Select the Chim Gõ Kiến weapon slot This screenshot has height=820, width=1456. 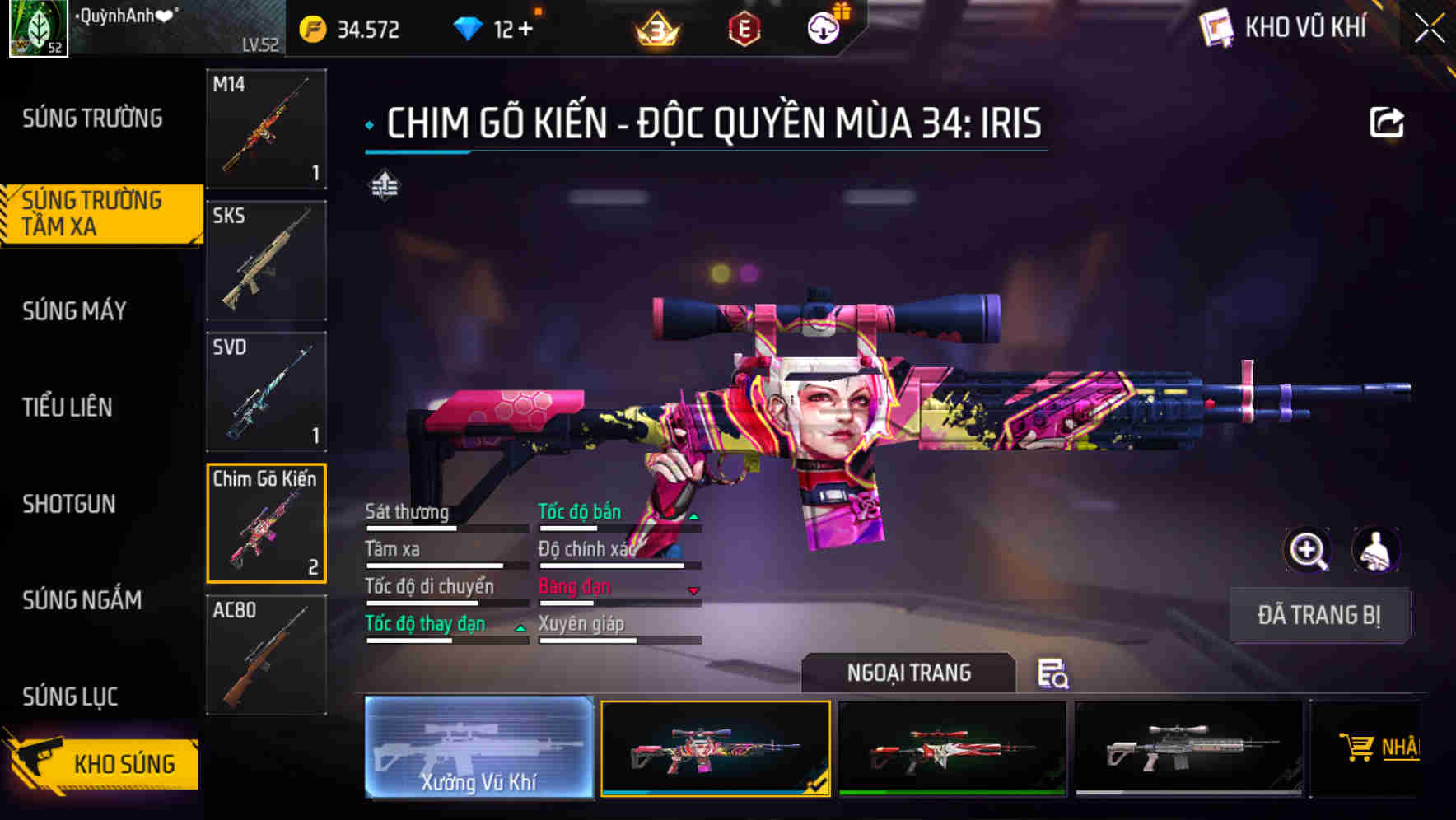tap(265, 524)
